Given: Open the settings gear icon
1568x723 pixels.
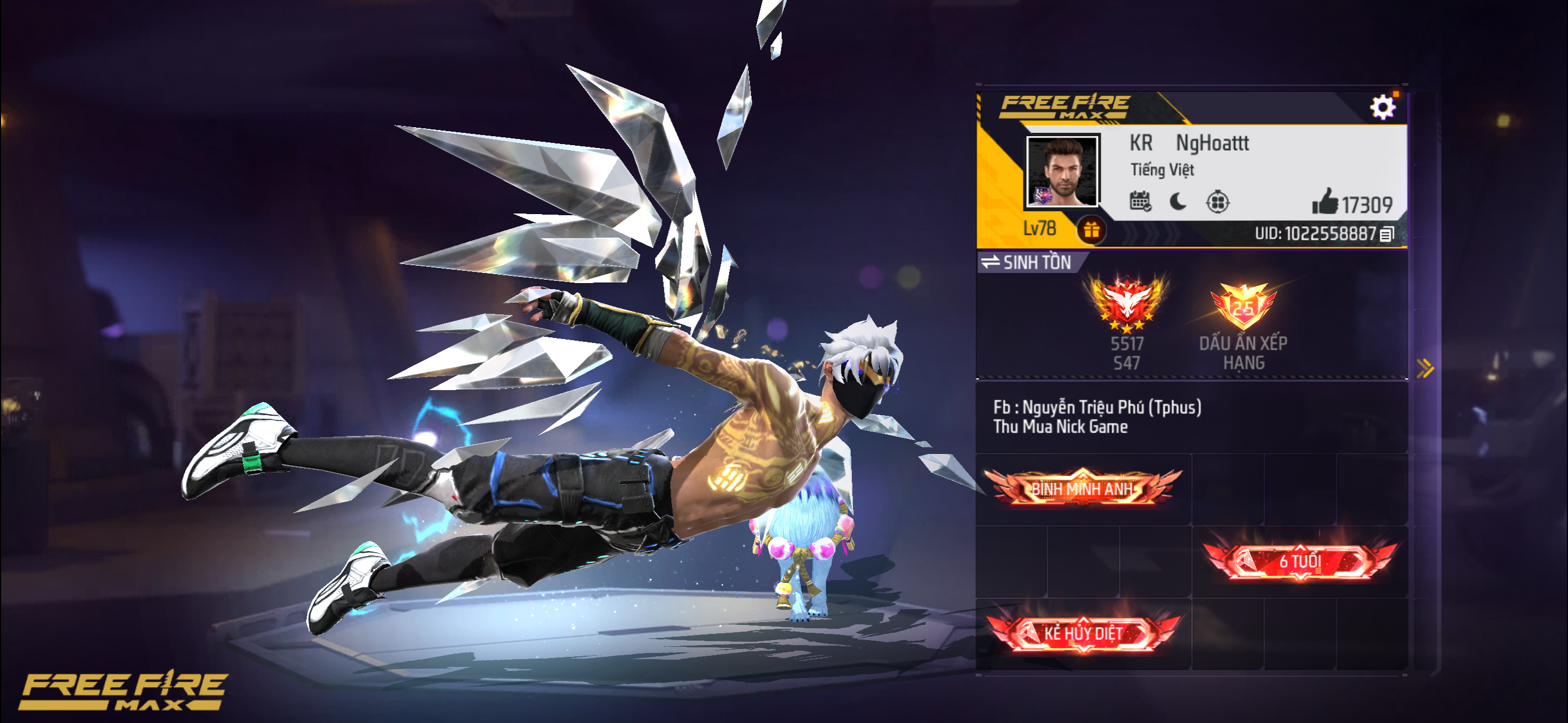Looking at the screenshot, I should [1382, 107].
